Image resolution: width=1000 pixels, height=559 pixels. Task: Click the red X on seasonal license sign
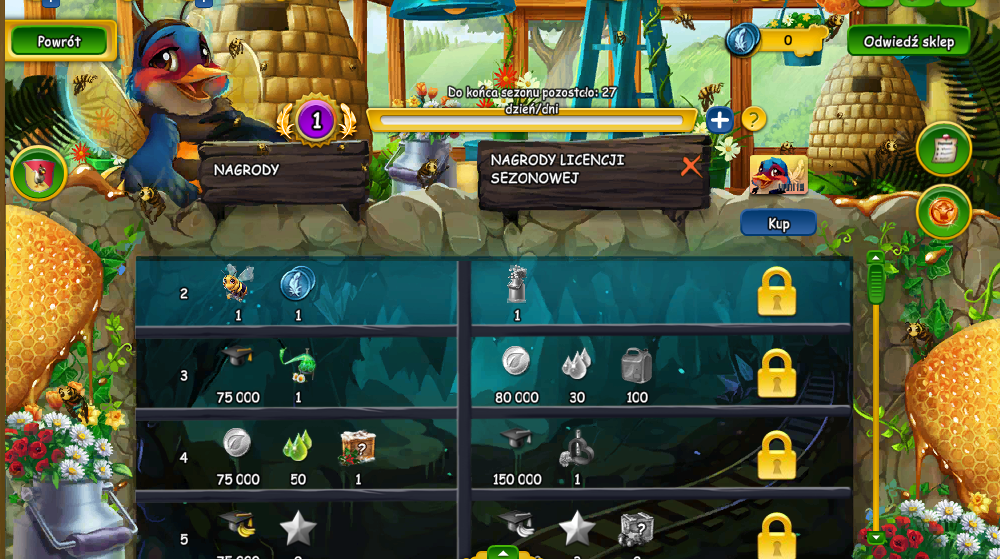coord(691,167)
